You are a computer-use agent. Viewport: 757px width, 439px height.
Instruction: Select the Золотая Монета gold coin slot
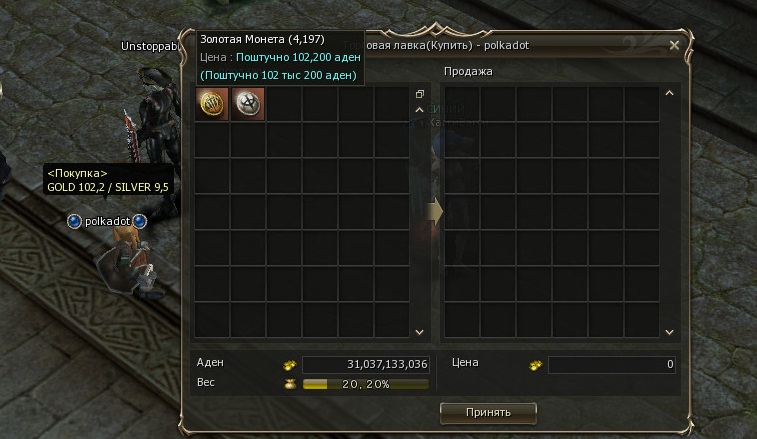pos(212,104)
